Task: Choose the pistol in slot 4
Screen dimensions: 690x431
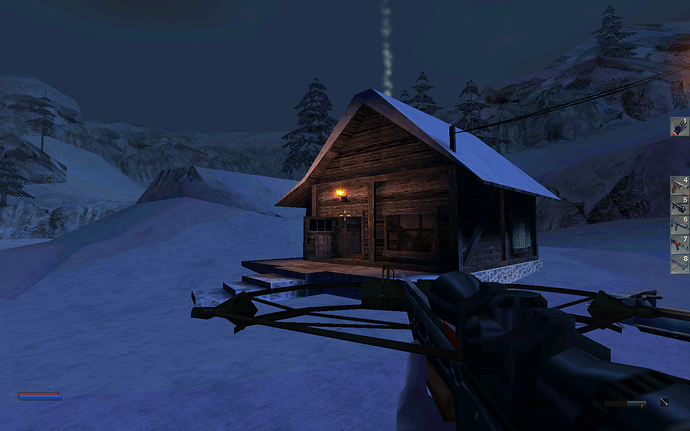Action: (x=680, y=185)
